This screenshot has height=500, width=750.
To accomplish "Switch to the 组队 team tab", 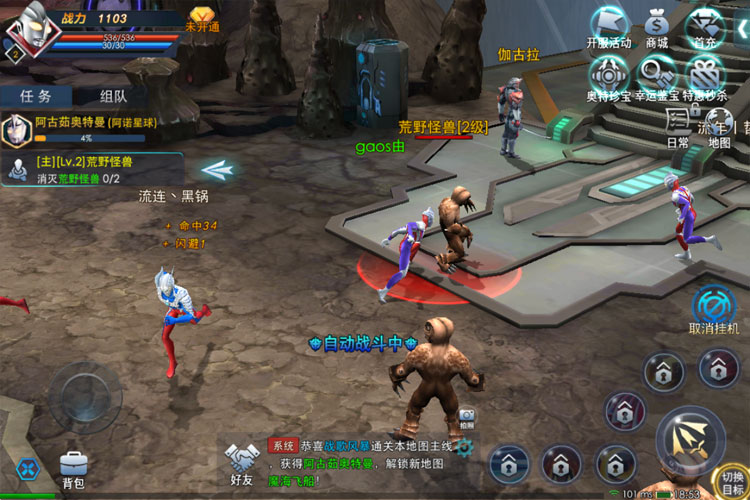I will pos(113,96).
